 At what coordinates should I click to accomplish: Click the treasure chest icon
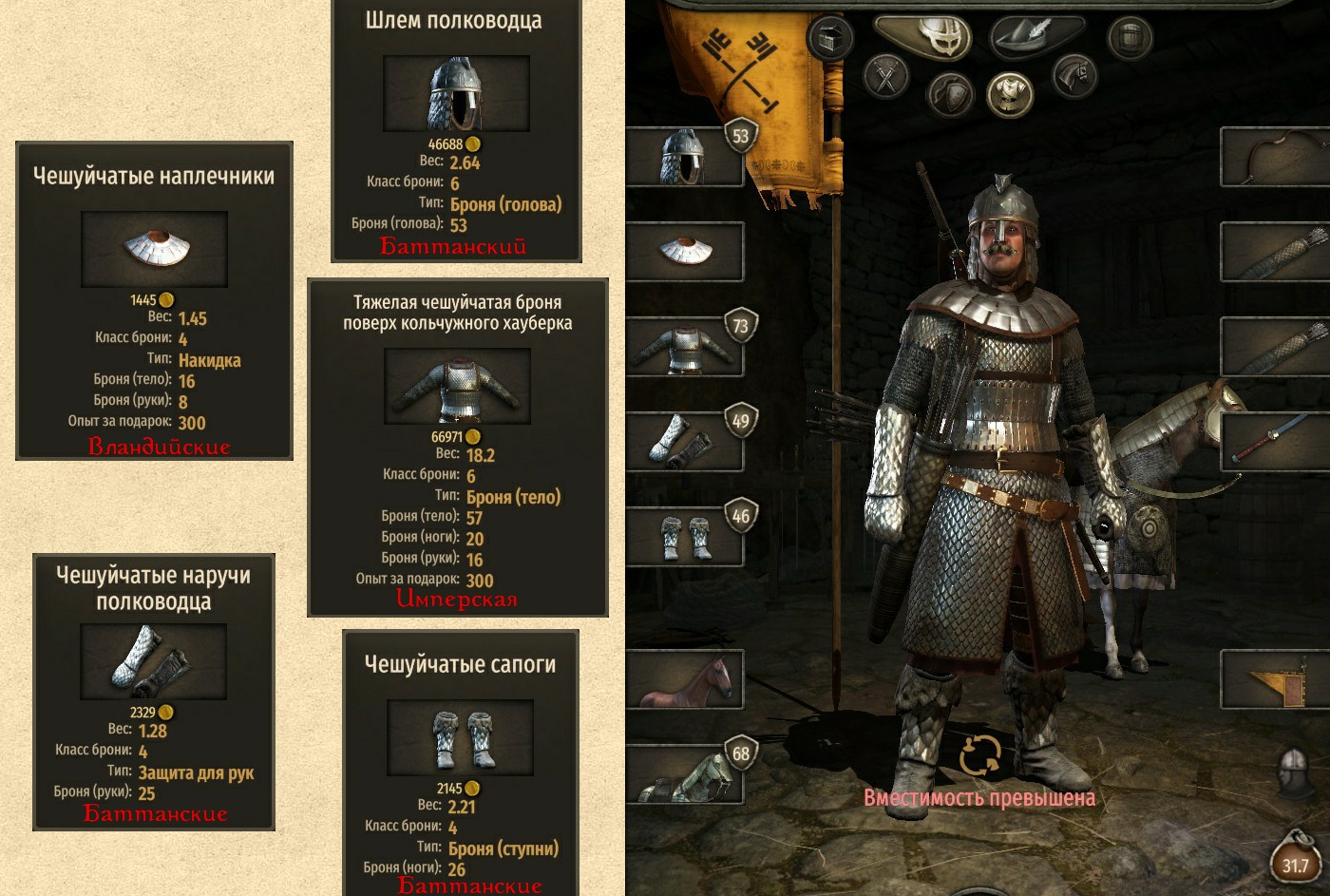click(x=830, y=38)
